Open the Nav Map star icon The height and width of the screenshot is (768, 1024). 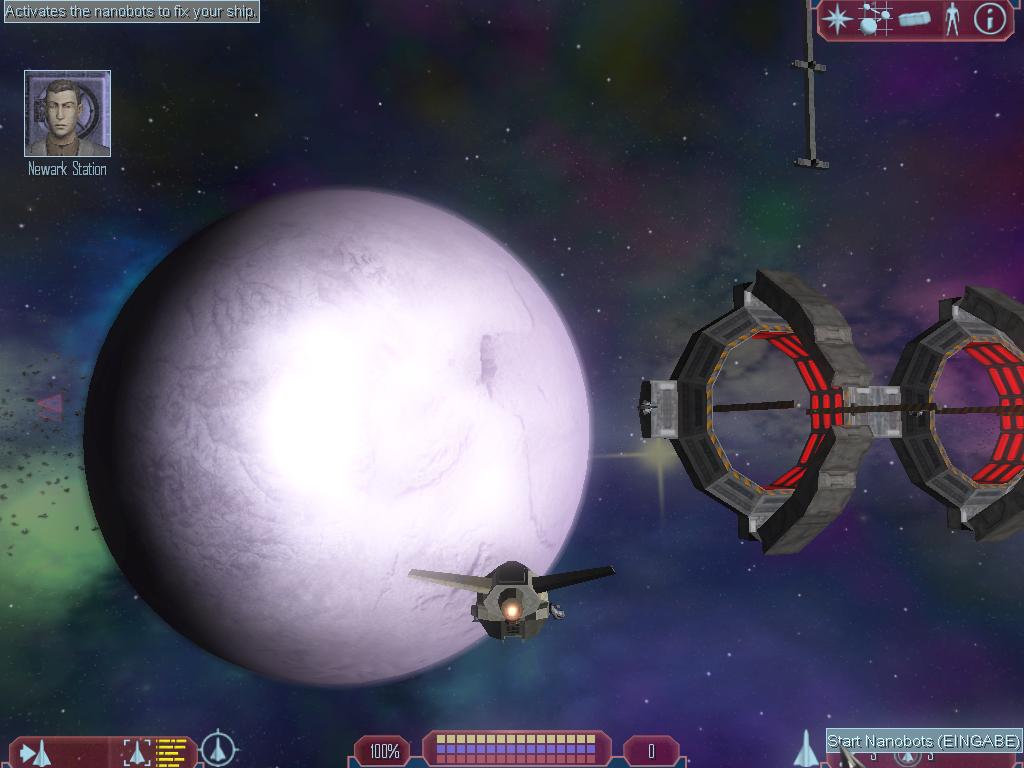pos(836,19)
